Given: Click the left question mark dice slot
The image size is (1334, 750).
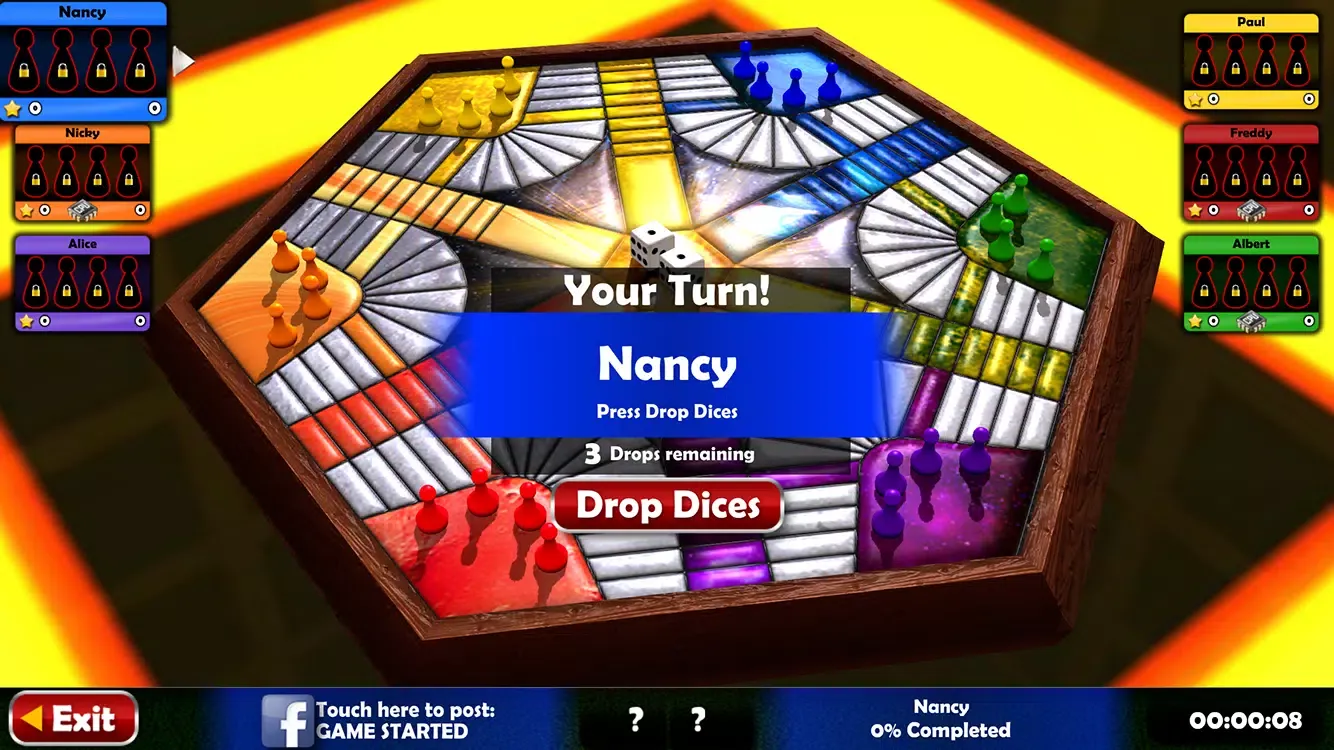Looking at the screenshot, I should pyautogui.click(x=635, y=719).
